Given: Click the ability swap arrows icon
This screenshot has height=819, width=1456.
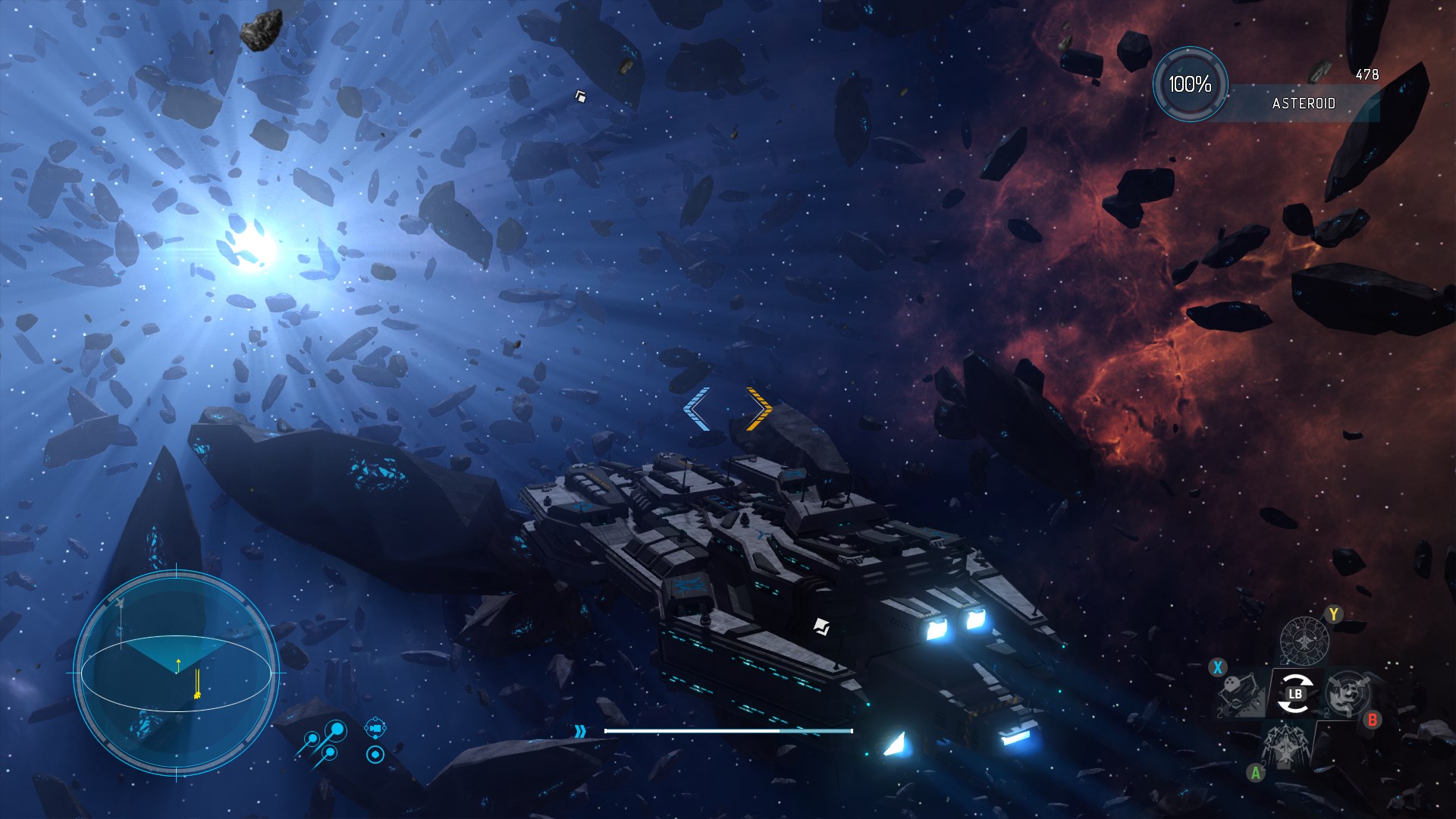Looking at the screenshot, I should (x=1294, y=695).
